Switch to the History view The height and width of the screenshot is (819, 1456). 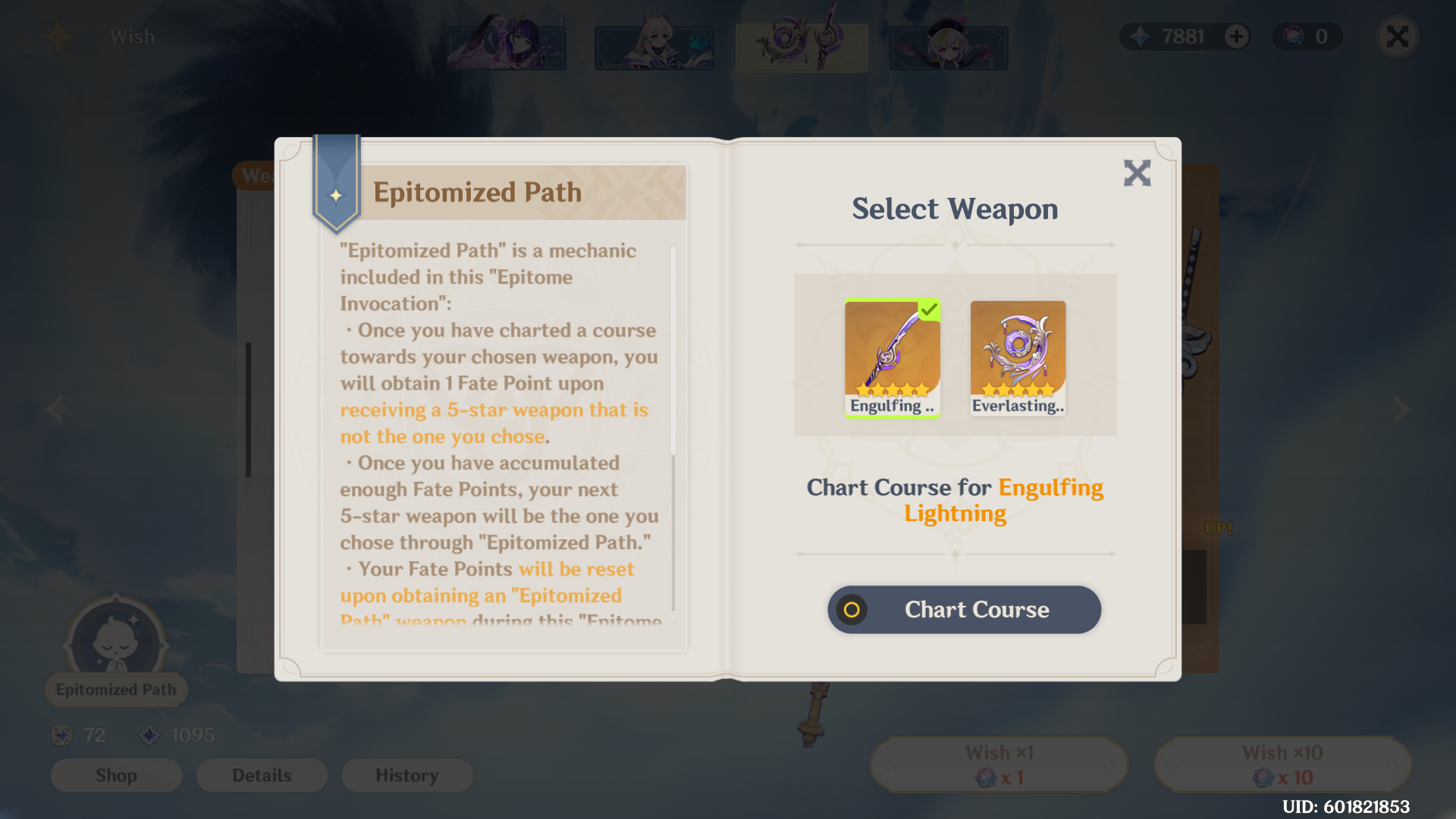pos(407,775)
